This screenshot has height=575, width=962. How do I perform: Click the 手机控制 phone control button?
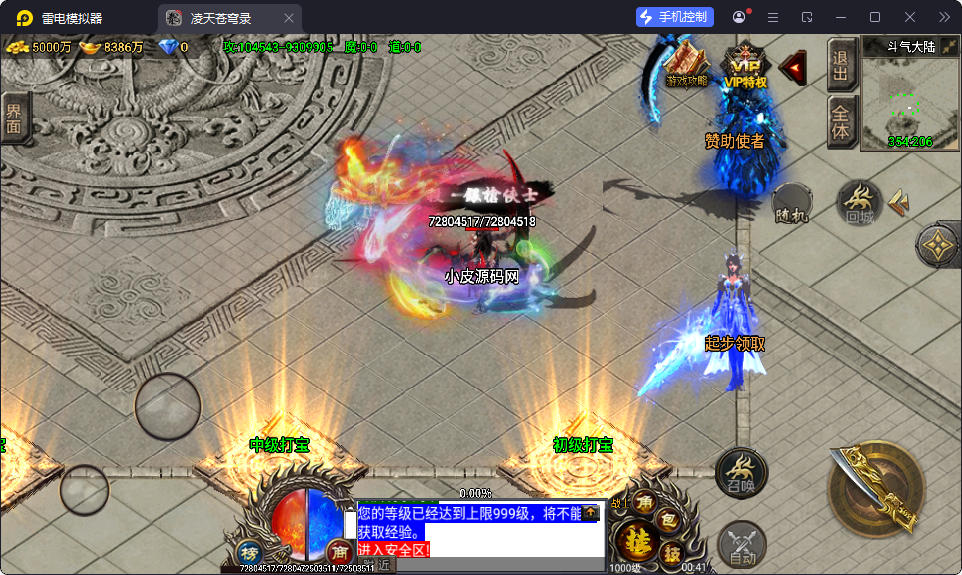[x=674, y=17]
